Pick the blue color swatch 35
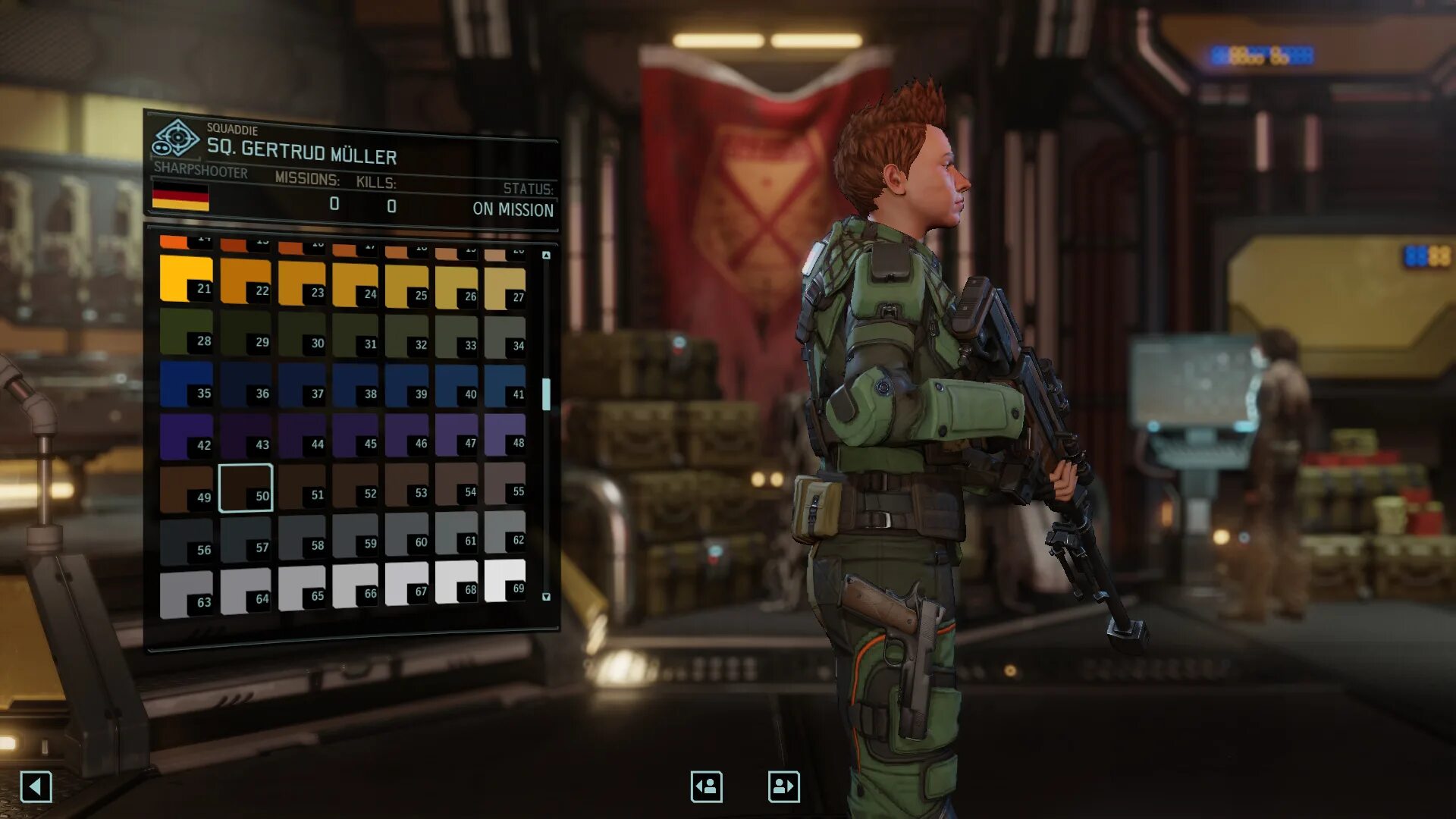Viewport: 1456px width, 819px height. [186, 384]
